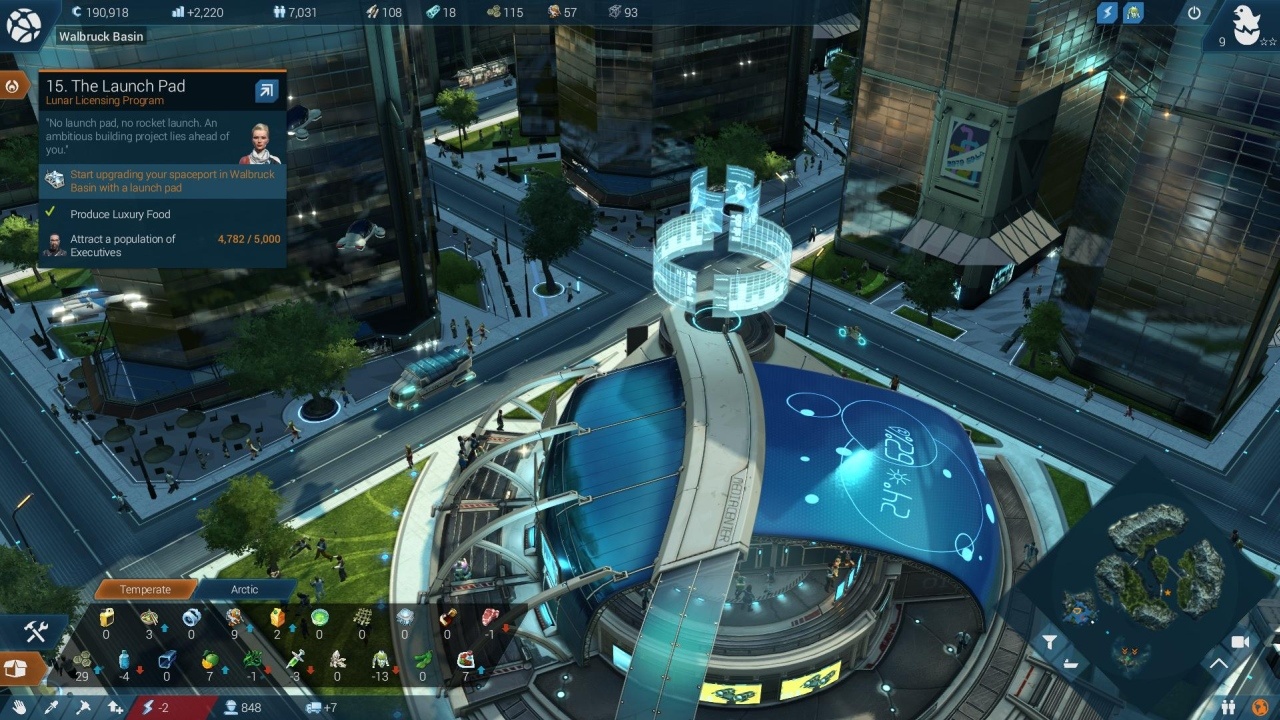Show ships using the minimap ship button

(x=1071, y=663)
